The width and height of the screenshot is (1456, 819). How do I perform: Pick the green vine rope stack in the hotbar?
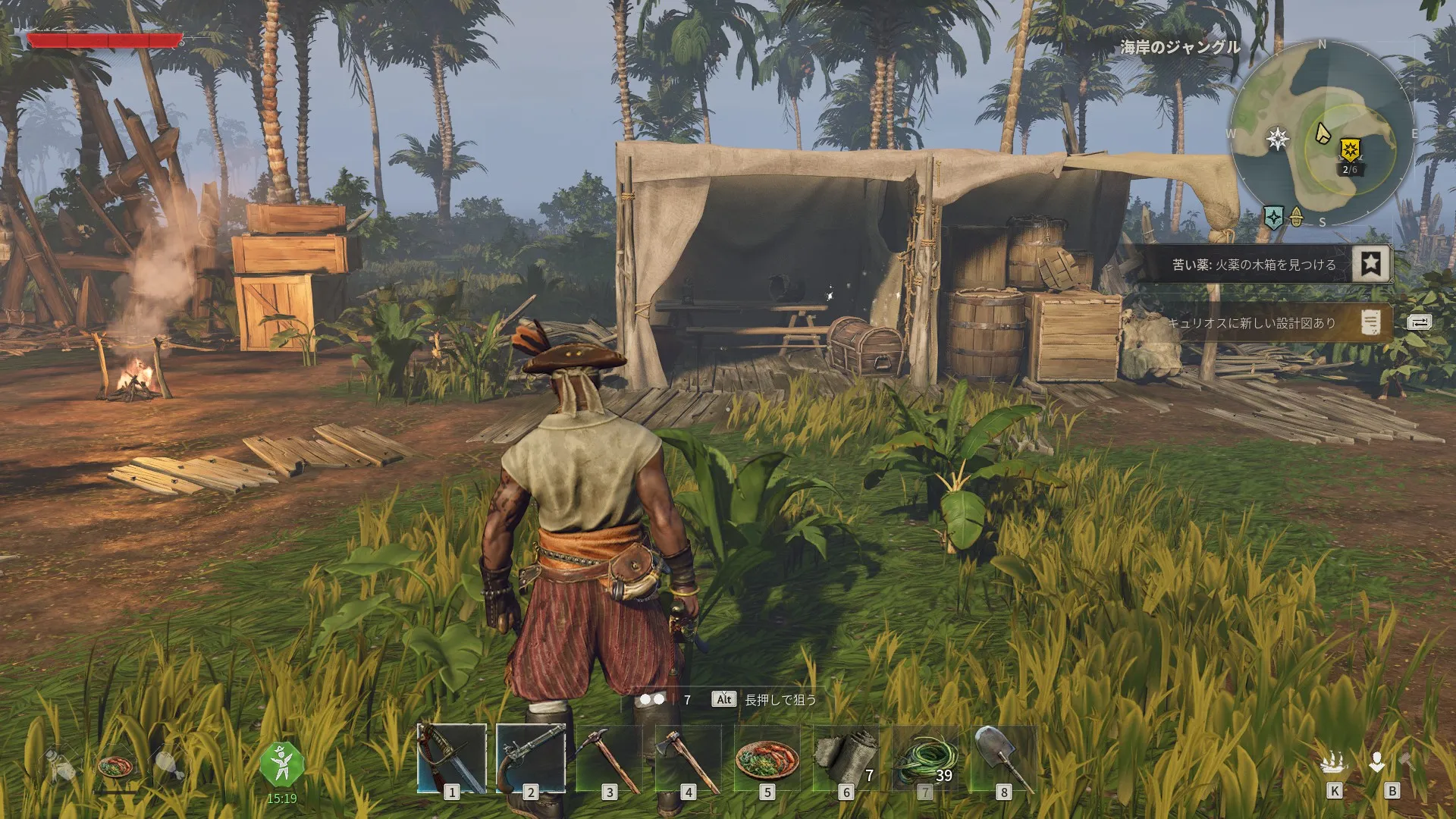point(924,758)
